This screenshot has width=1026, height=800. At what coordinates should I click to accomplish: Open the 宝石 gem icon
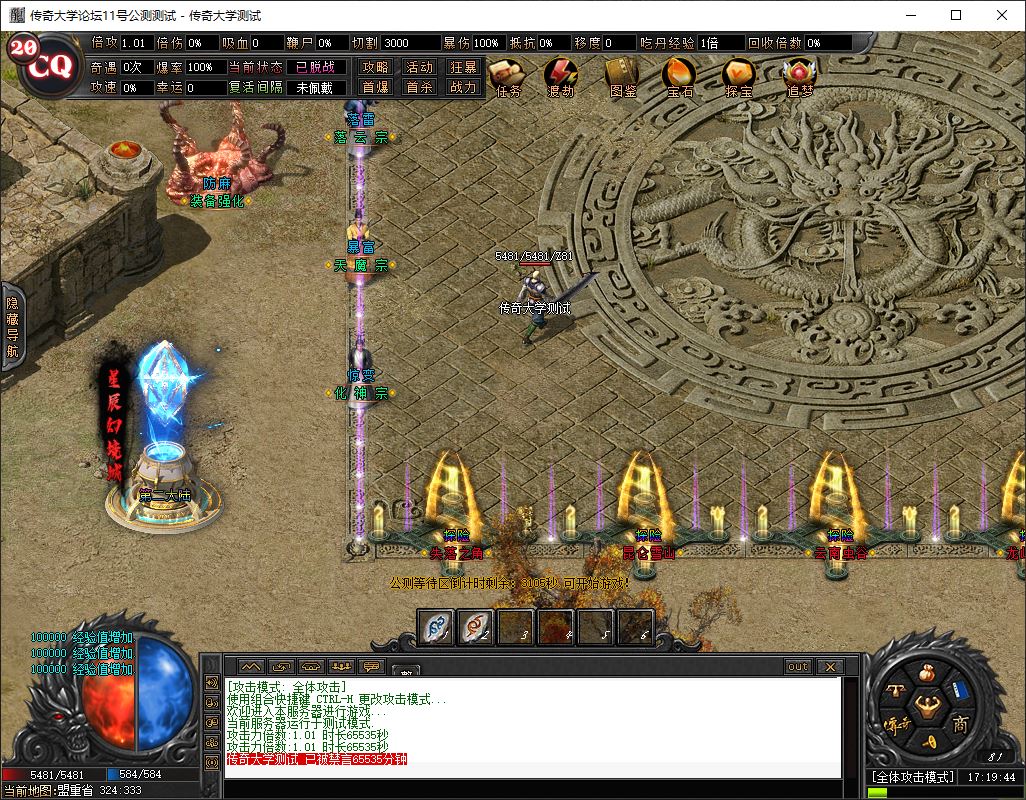[680, 75]
